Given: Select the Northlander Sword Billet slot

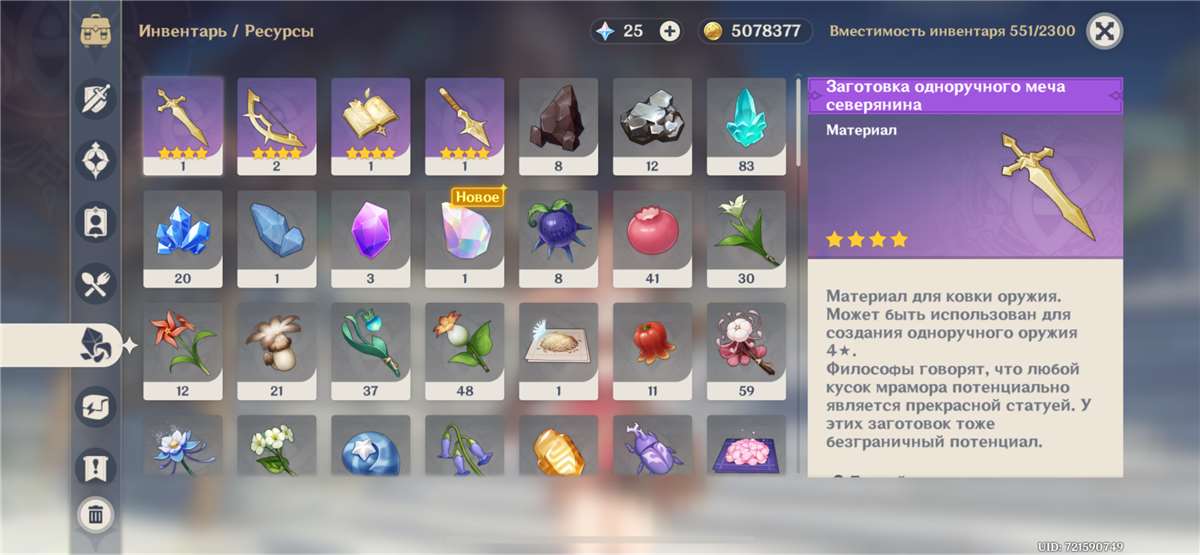Looking at the screenshot, I should tap(183, 125).
